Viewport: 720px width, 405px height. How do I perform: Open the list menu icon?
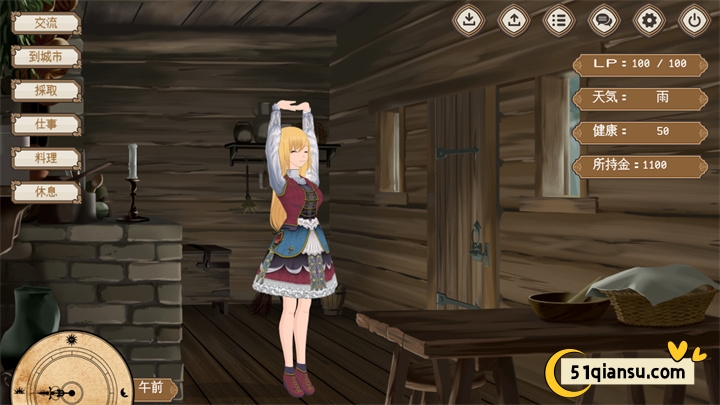point(558,19)
